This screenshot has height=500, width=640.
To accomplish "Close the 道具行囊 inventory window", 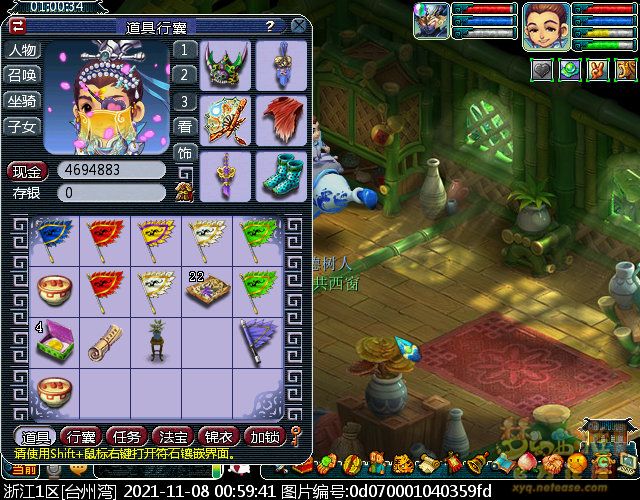I will pos(299,26).
